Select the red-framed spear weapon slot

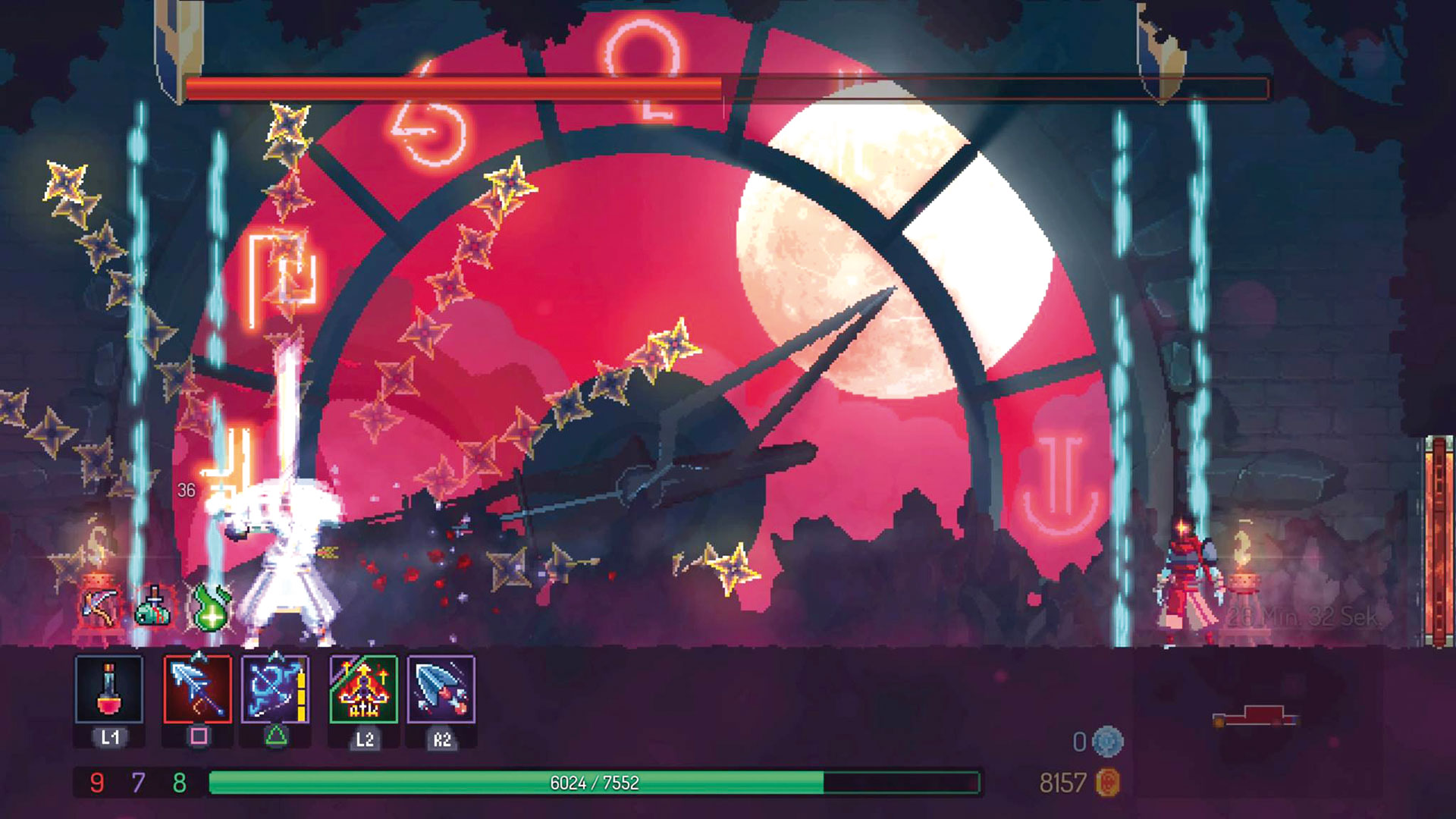[198, 689]
